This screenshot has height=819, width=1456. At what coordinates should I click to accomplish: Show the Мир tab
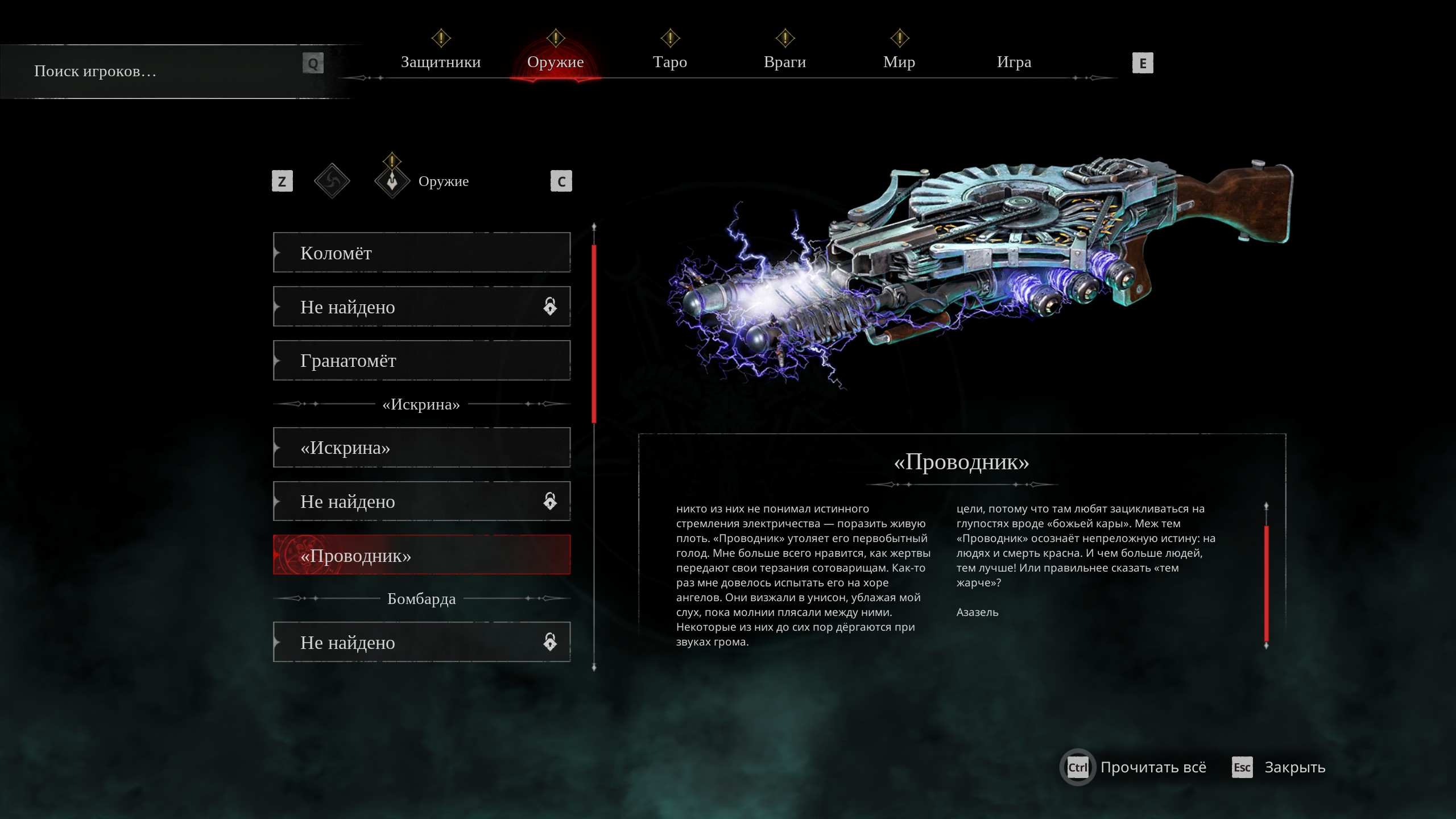coord(899,62)
